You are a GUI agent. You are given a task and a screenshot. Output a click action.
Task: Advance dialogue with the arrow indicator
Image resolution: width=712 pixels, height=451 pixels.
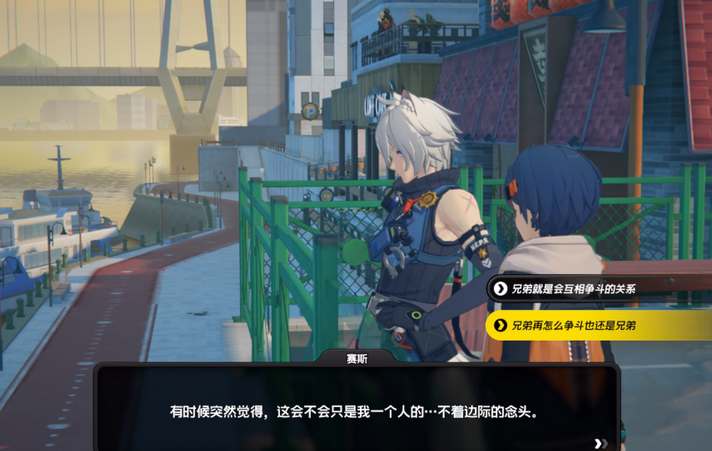coord(600,443)
